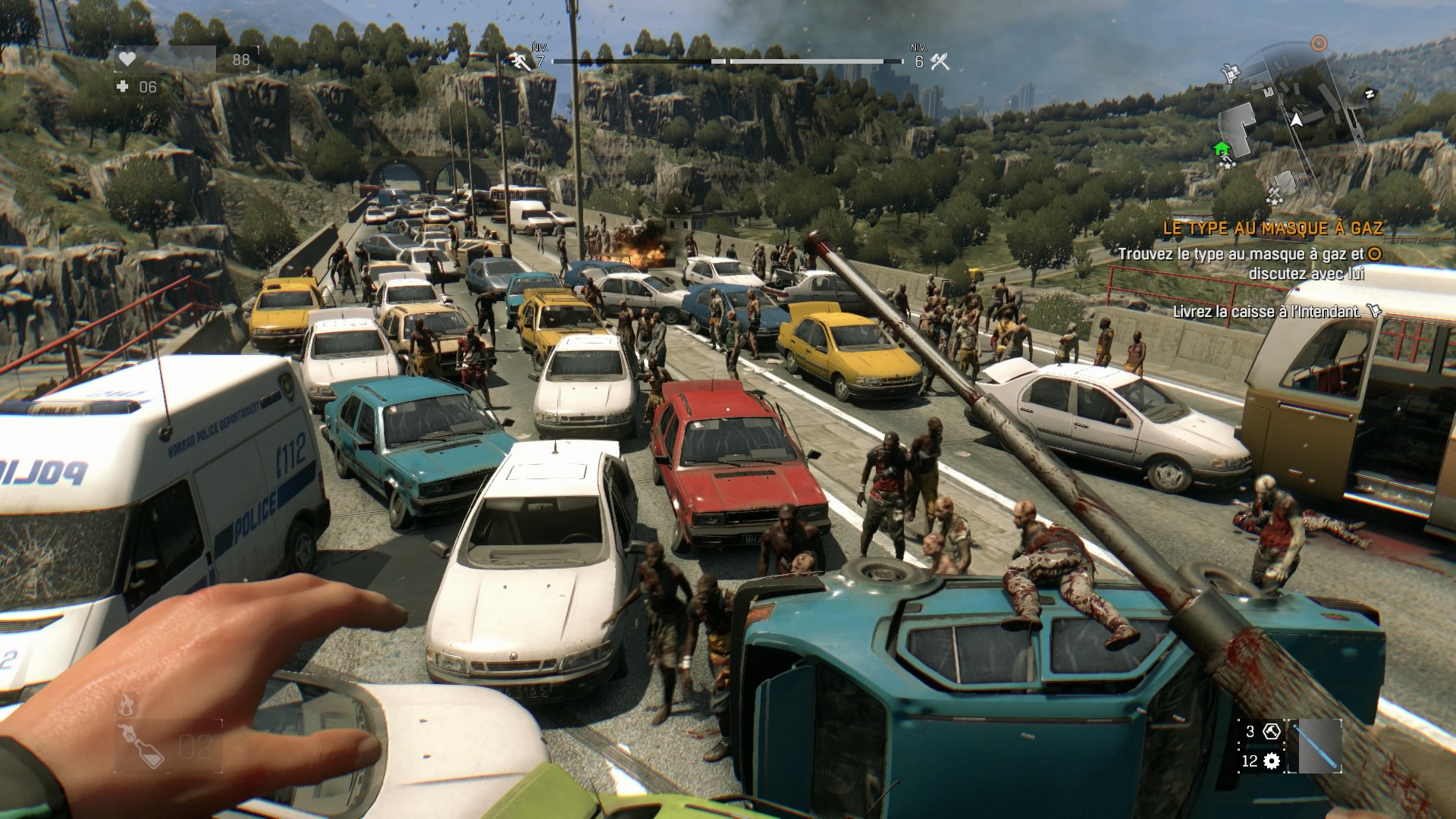Click the gear parts icon

pos(1272,761)
